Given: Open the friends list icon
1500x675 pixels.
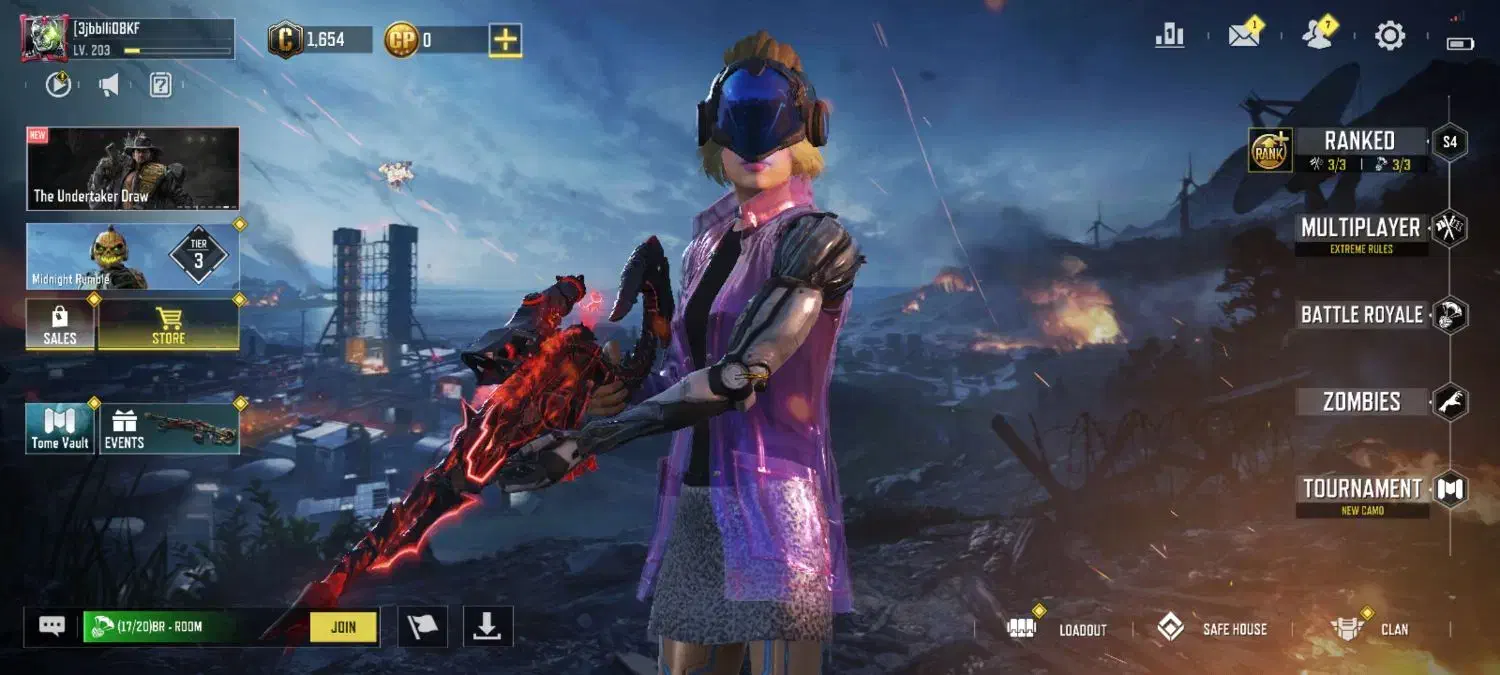Looking at the screenshot, I should pos(1316,36).
